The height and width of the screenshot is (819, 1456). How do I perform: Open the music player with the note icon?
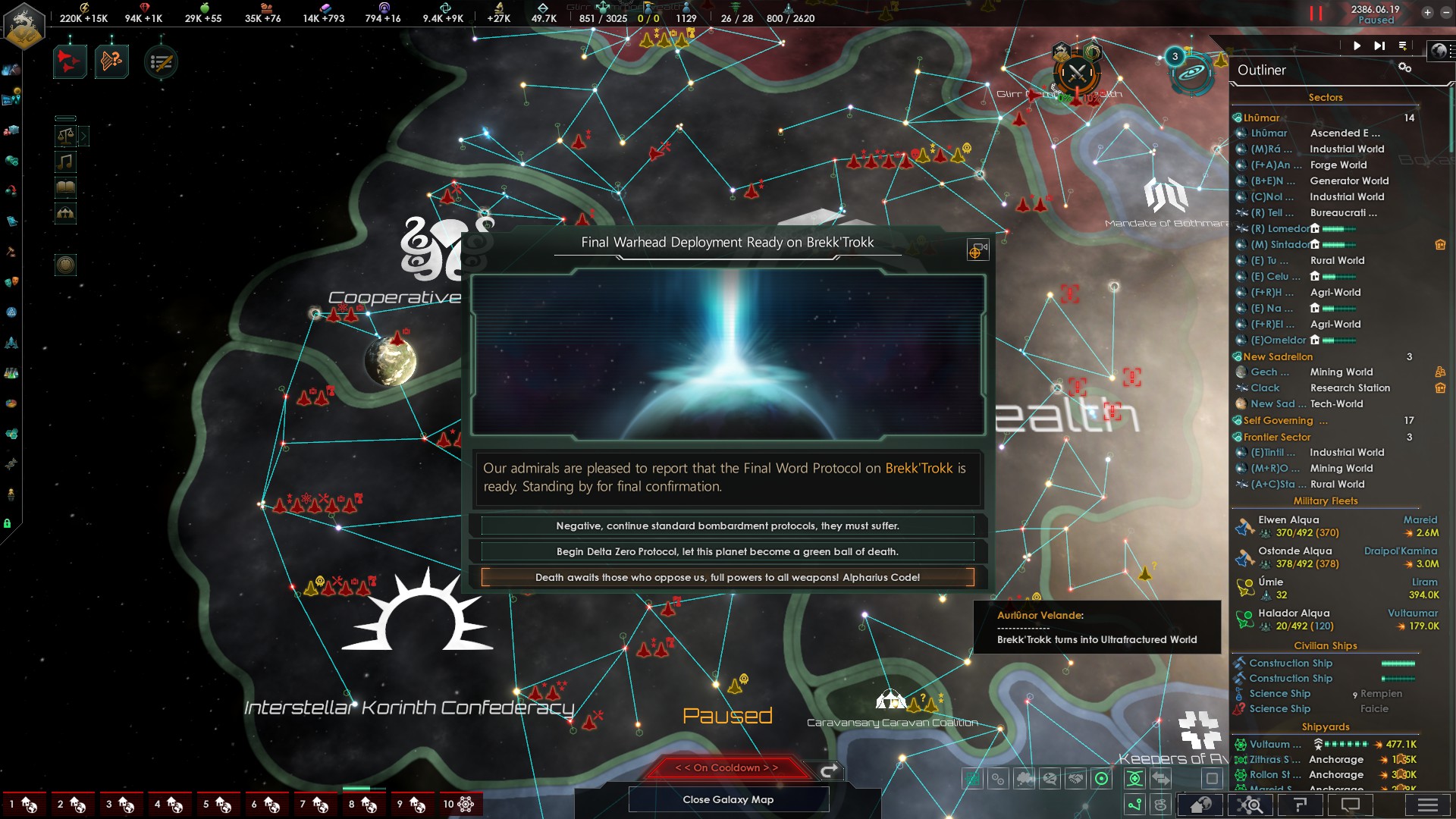(65, 161)
